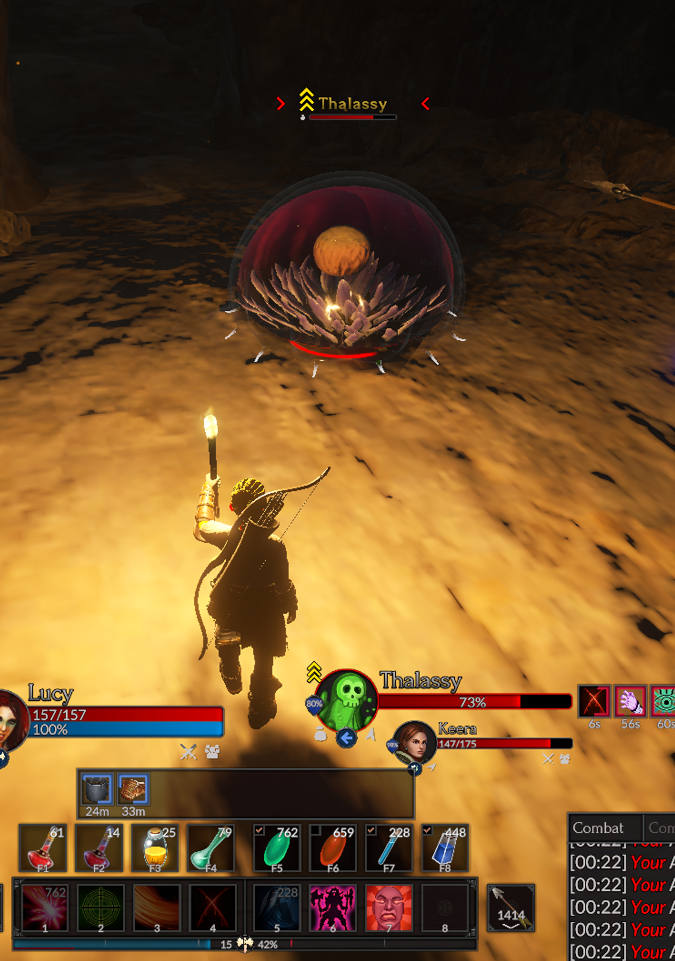Image resolution: width=675 pixels, height=961 pixels.
Task: Activate the red face ability in slot 7
Action: [389, 908]
